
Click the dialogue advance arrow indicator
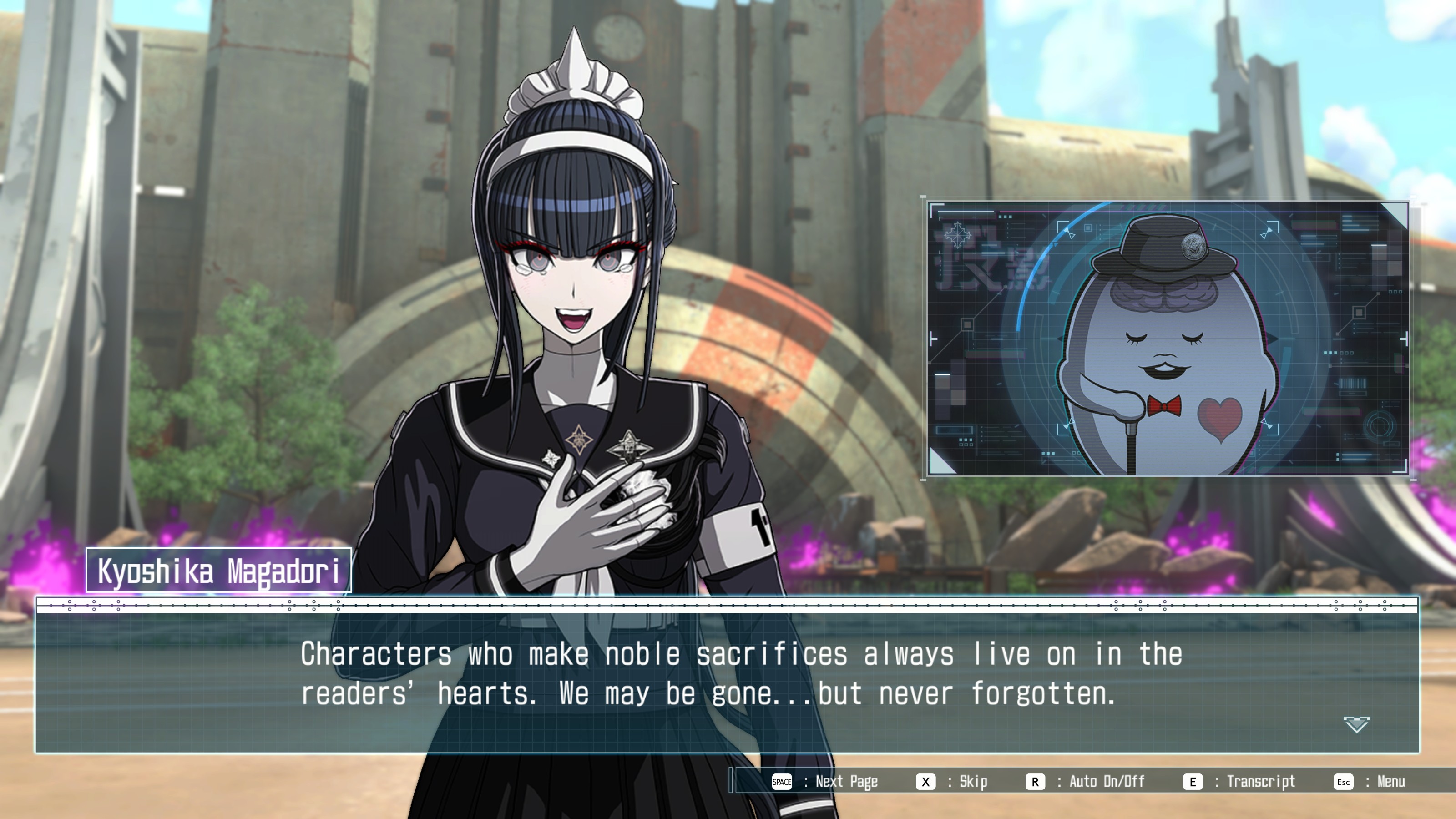click(x=1356, y=724)
